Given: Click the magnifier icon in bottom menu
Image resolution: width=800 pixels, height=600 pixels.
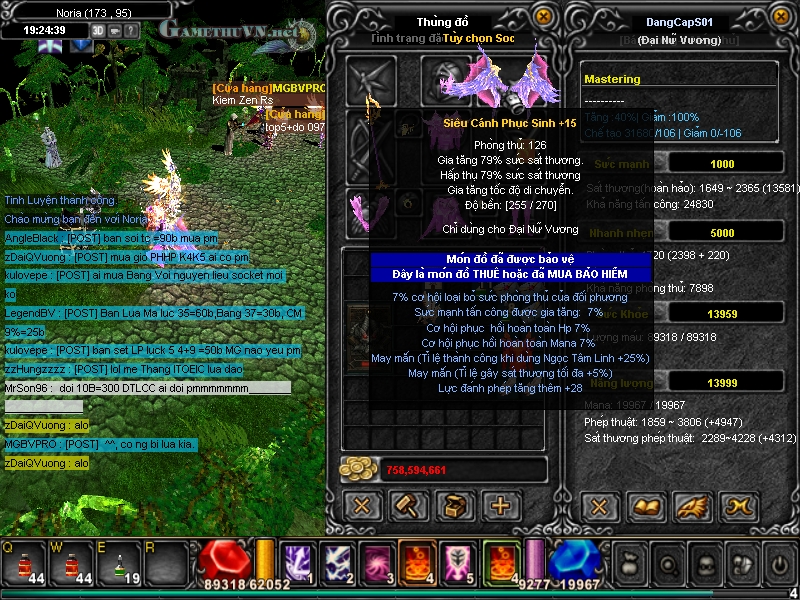Looking at the screenshot, I should tap(668, 563).
